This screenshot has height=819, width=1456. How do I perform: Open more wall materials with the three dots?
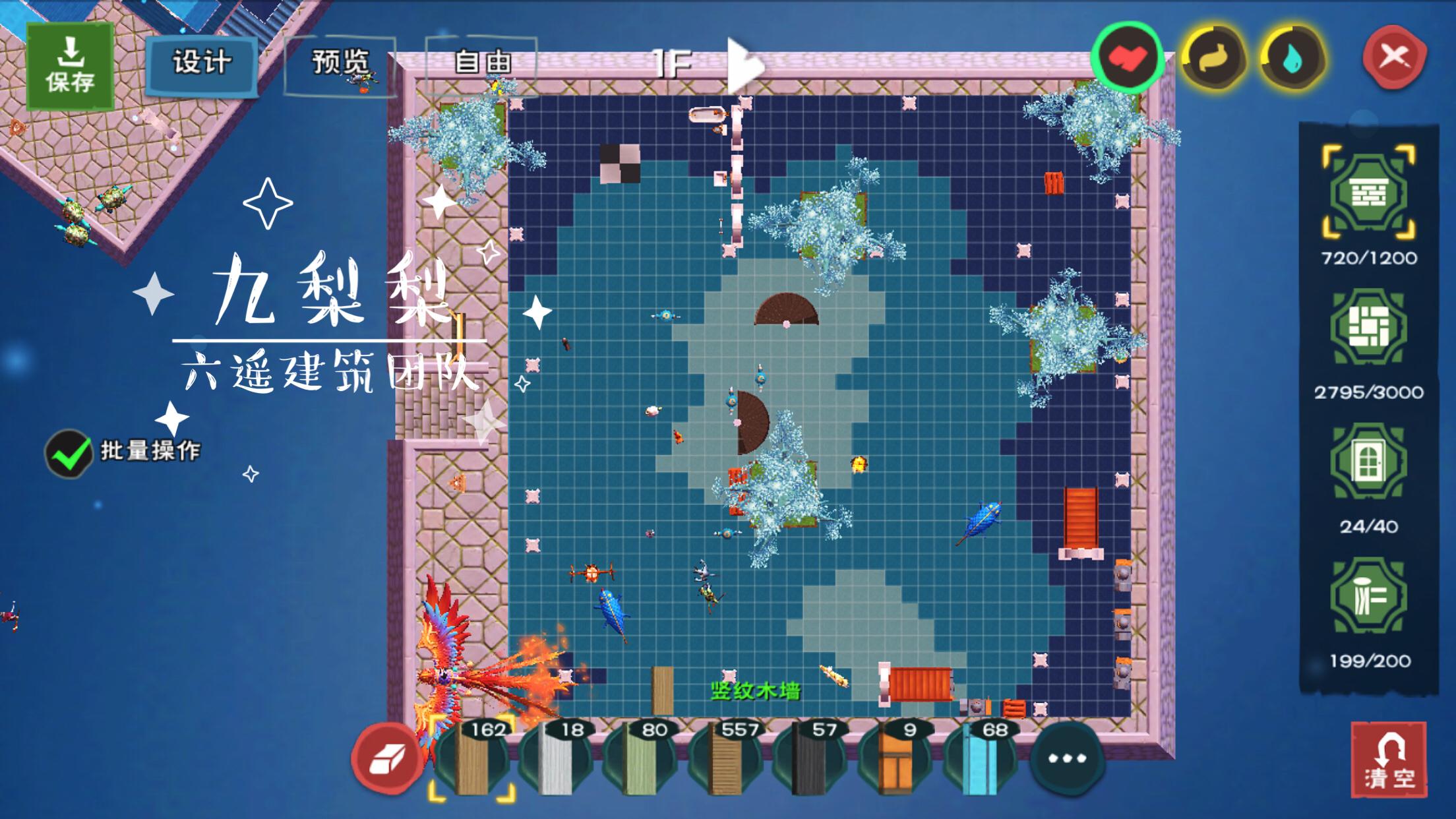click(1066, 758)
